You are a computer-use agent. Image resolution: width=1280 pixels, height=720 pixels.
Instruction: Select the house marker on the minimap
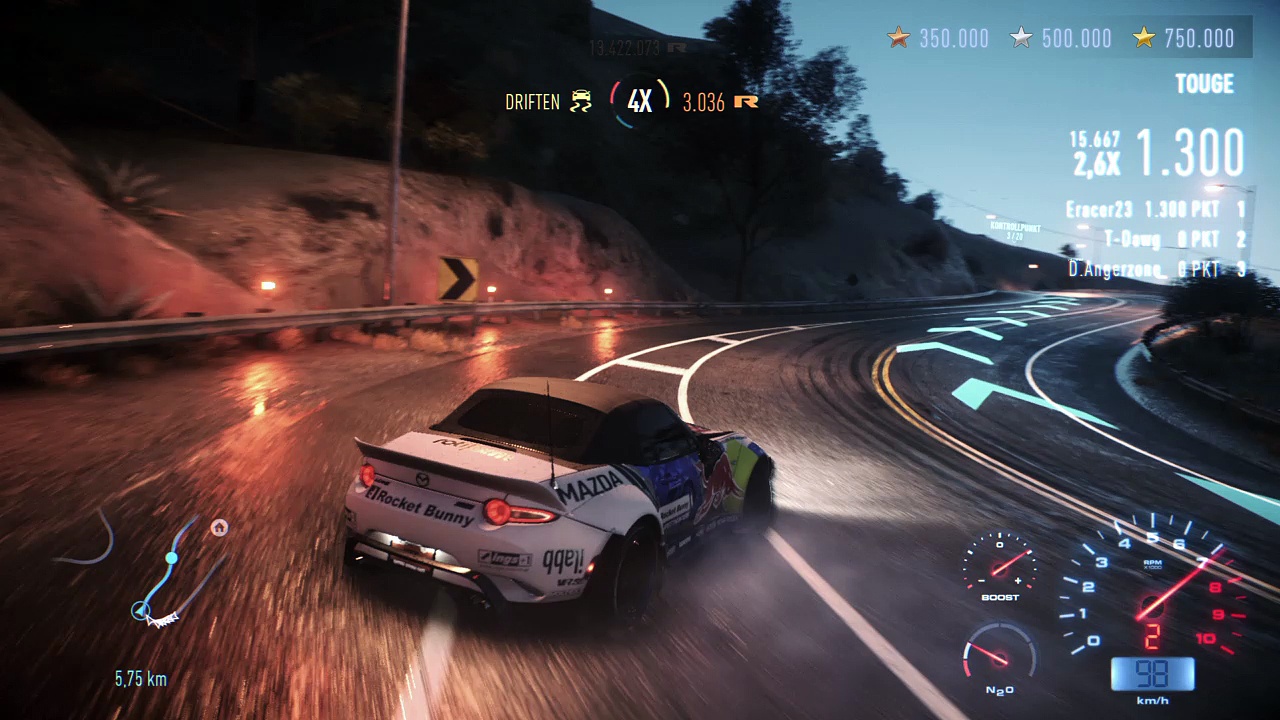click(219, 528)
